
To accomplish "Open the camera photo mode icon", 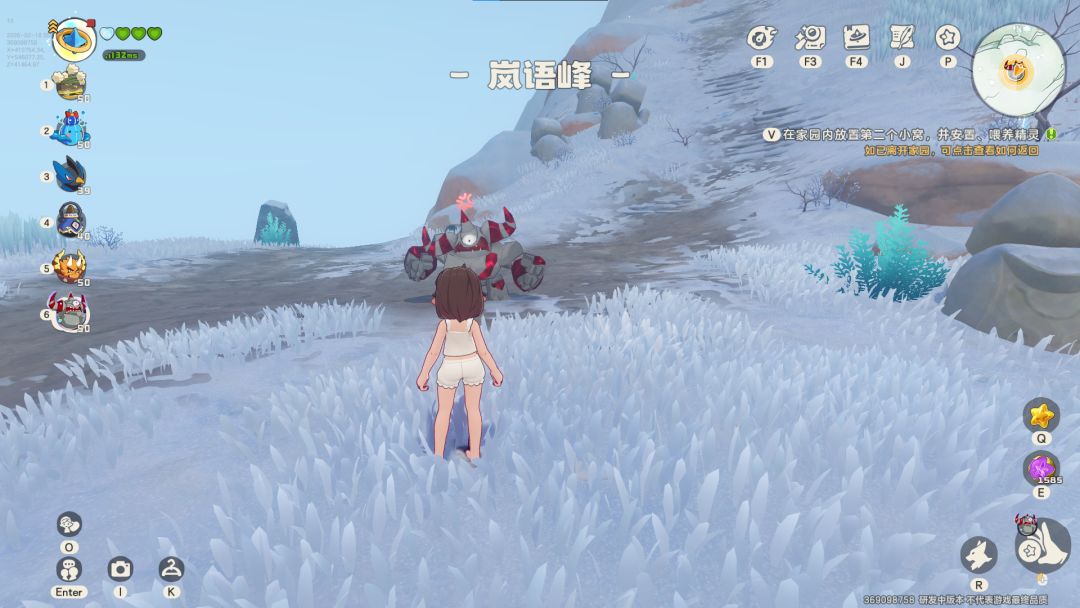I will [x=120, y=569].
